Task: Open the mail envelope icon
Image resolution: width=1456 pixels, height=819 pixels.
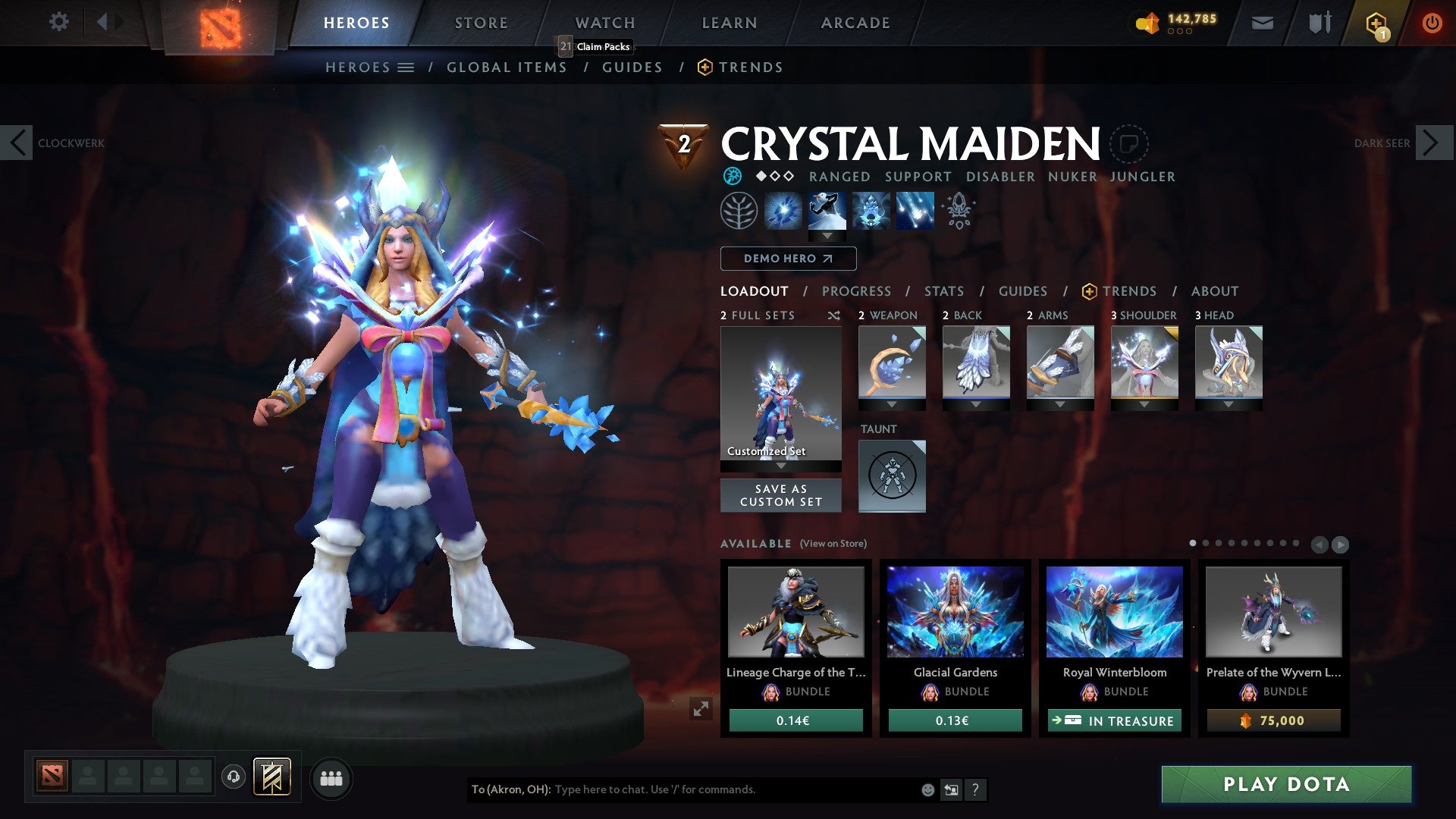Action: [1262, 22]
